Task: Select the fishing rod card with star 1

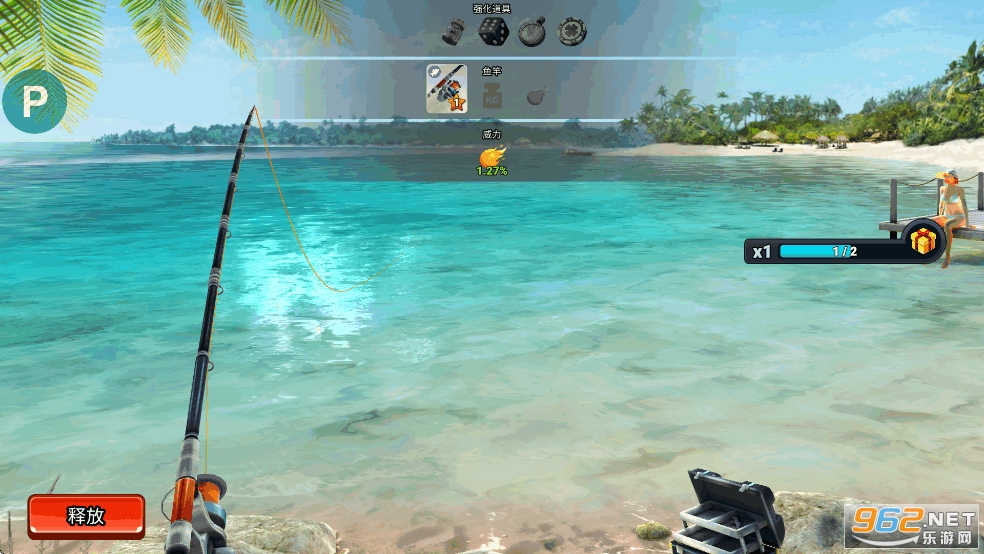Action: click(446, 88)
